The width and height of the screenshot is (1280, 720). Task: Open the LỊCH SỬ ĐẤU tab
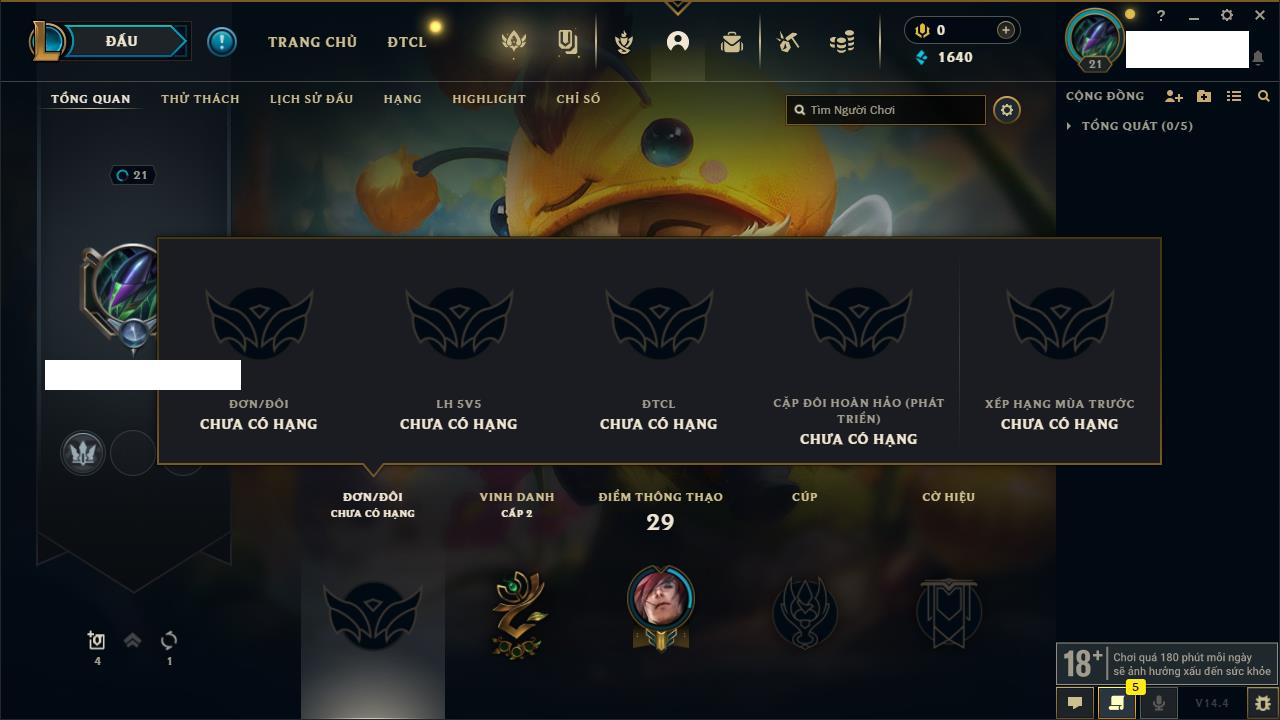311,99
